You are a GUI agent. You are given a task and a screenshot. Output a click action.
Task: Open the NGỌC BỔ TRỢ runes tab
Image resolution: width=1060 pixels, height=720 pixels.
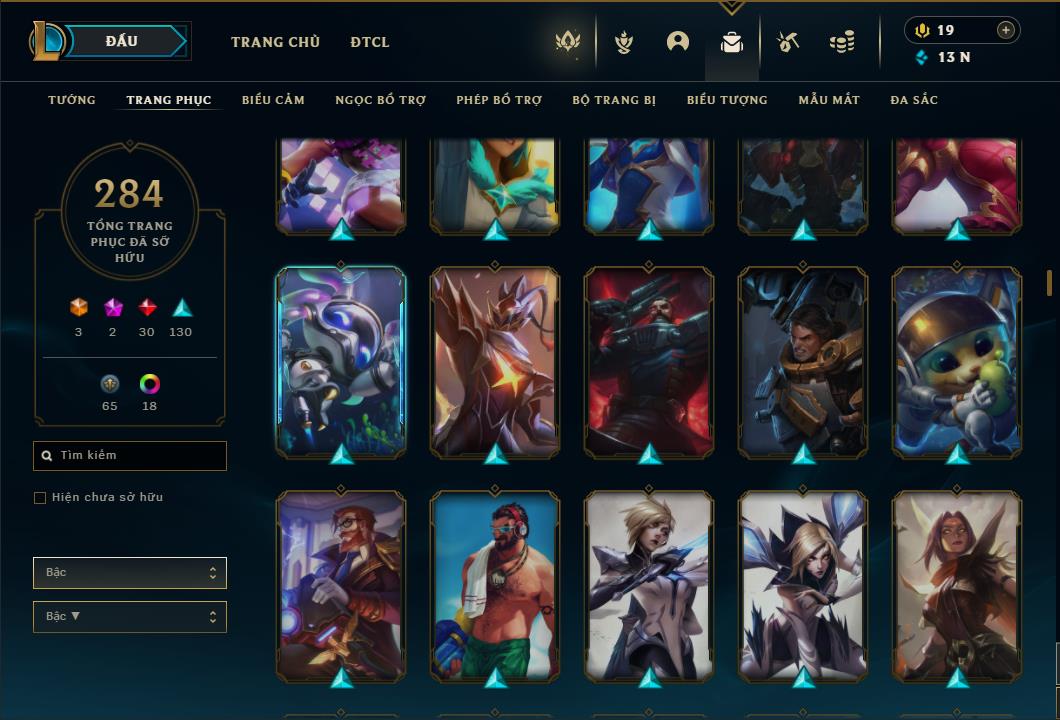[x=380, y=100]
